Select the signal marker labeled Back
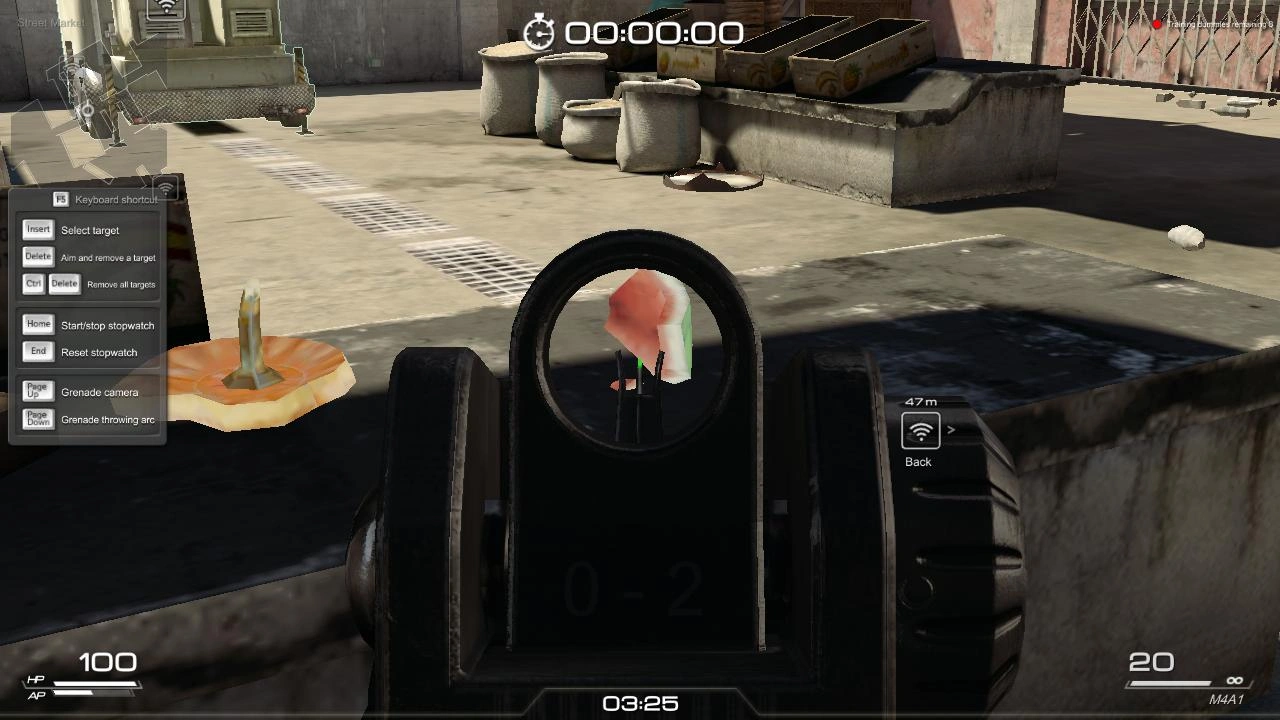 pyautogui.click(x=921, y=431)
